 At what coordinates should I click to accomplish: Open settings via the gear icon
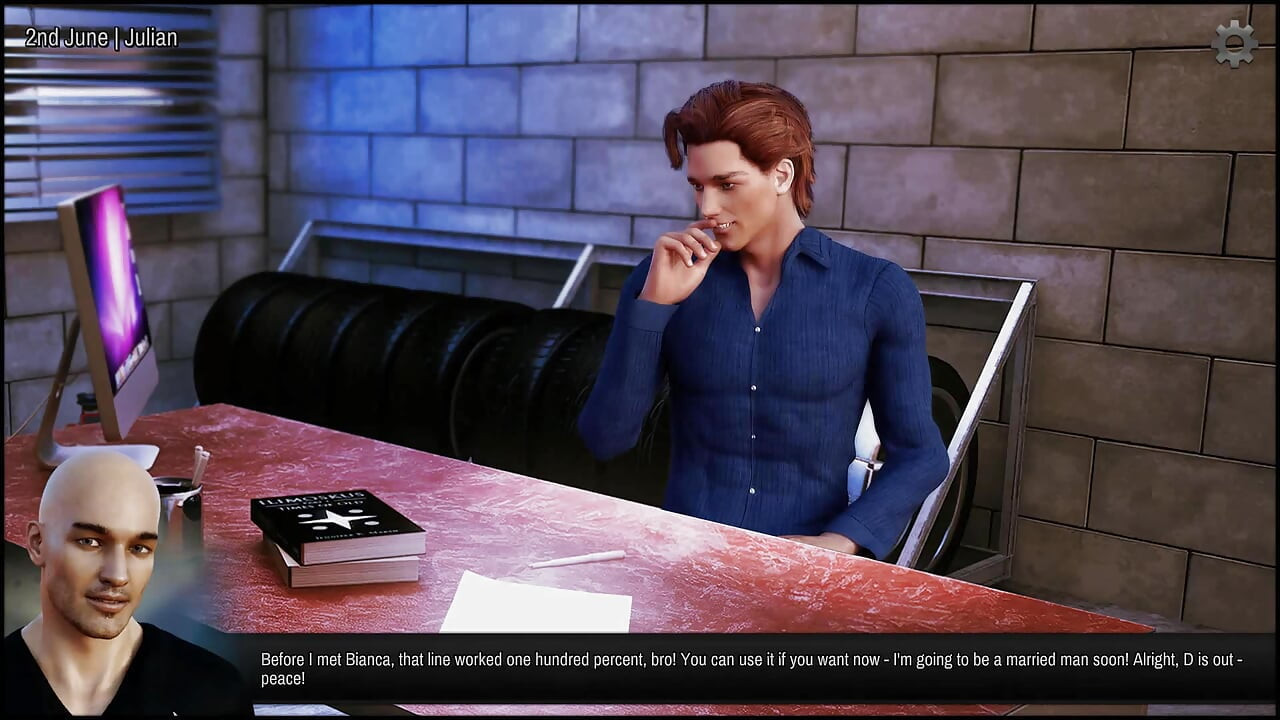click(x=1234, y=44)
